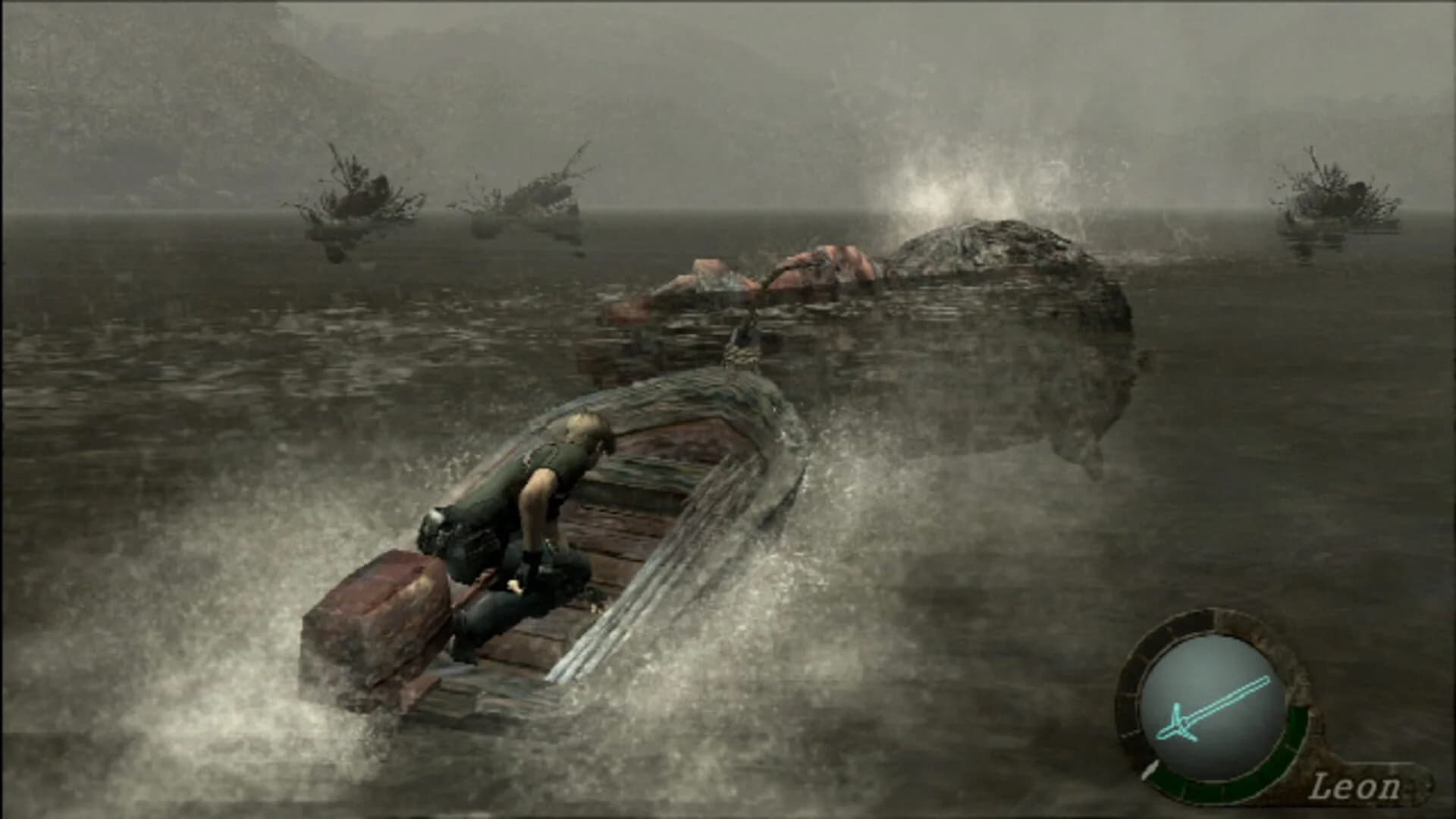Expand the Leon nameplate banner

[x=1365, y=781]
